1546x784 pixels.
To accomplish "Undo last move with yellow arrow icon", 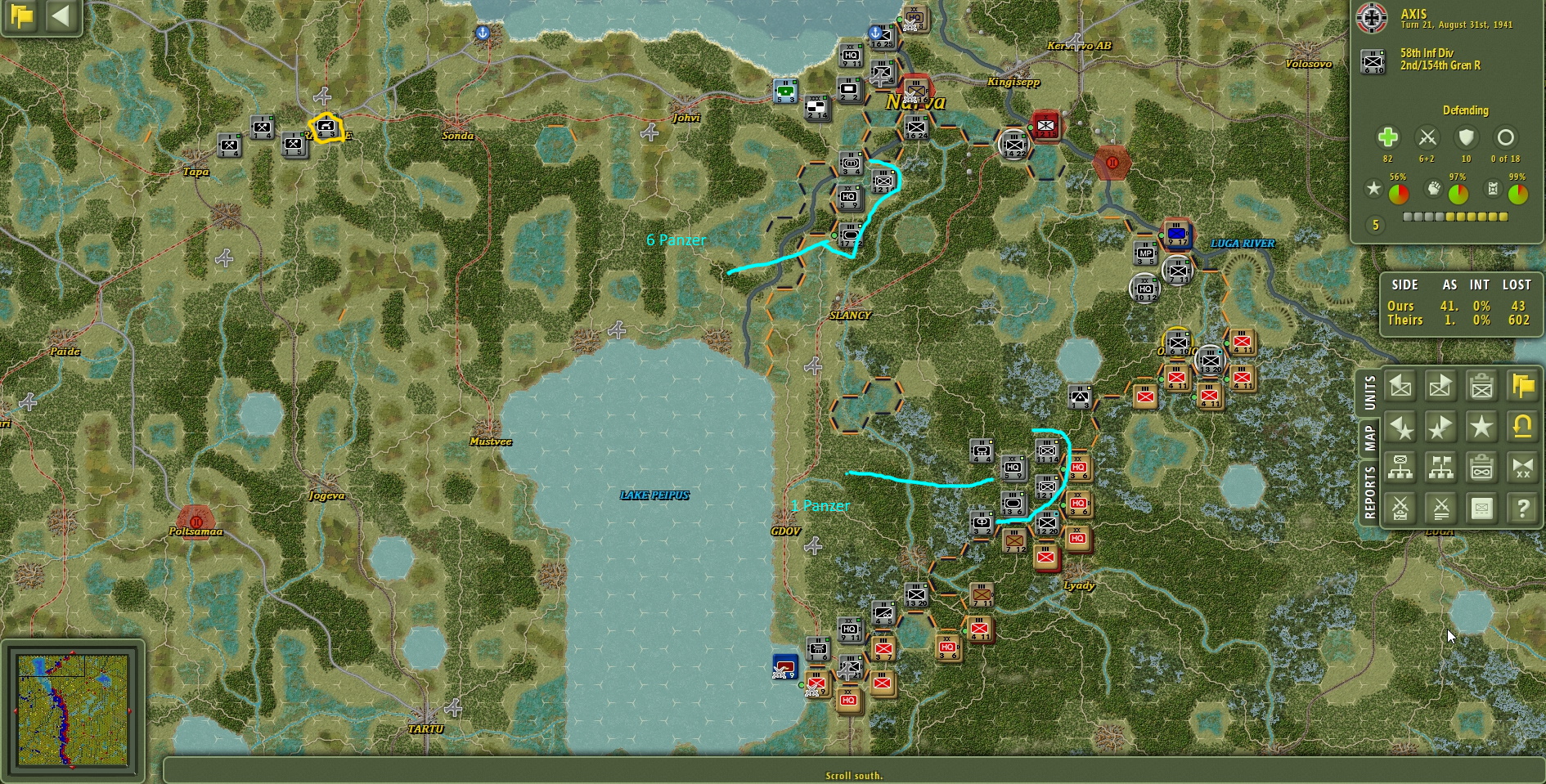I will click(x=1523, y=427).
